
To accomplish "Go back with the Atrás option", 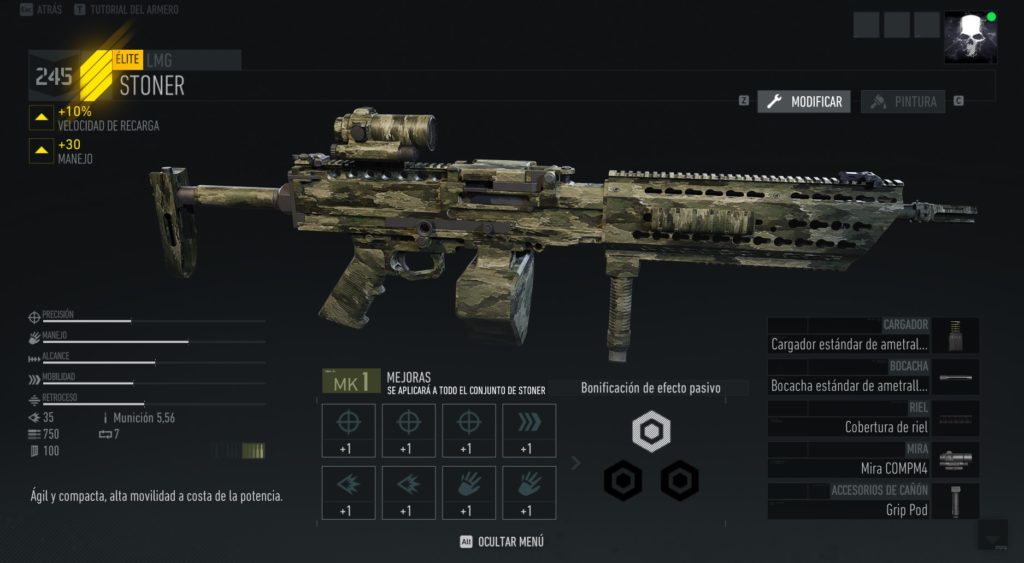I will 40,9.
